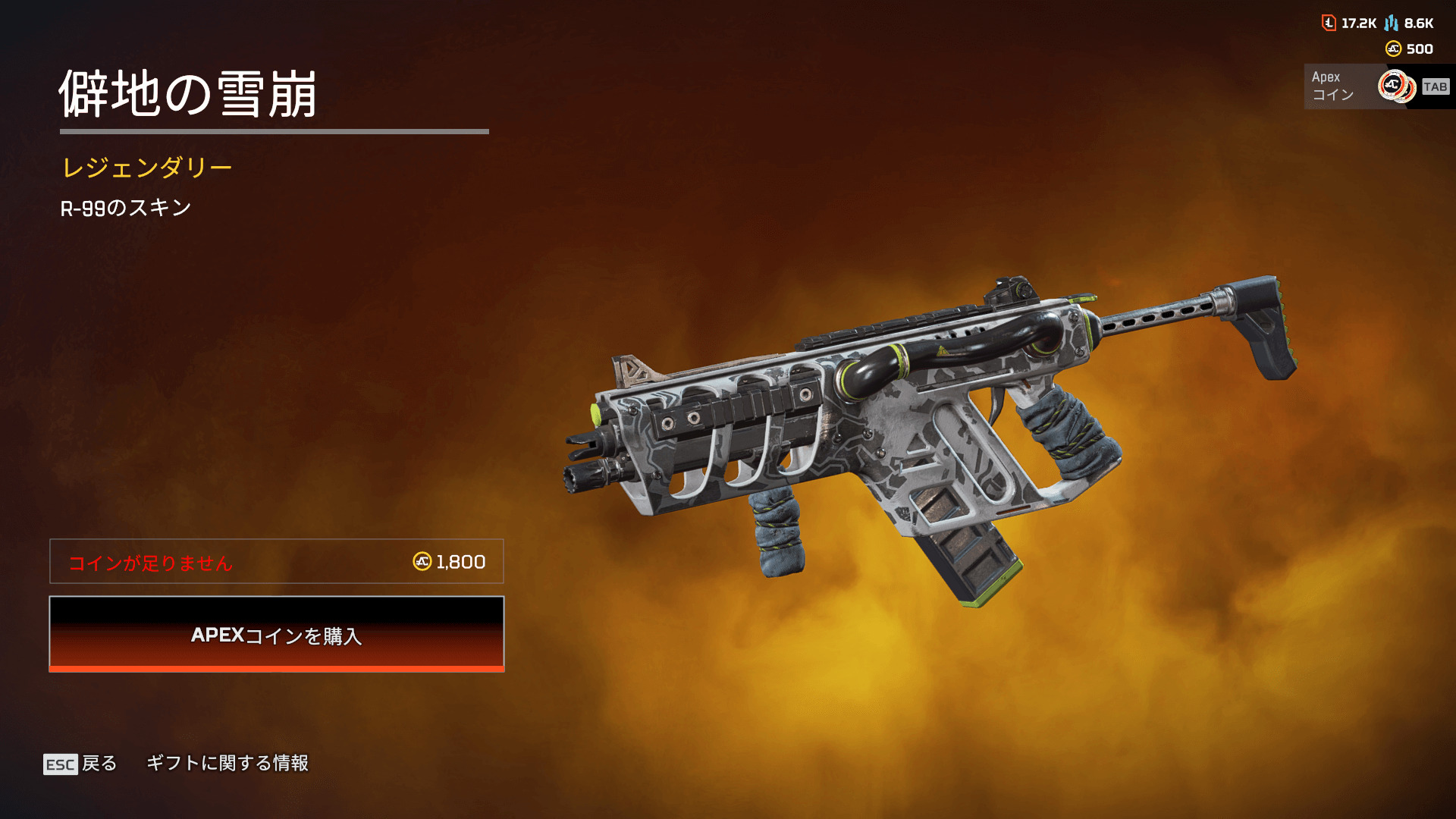
Task: Open the Apex コイン store shortcut
Action: (1377, 86)
